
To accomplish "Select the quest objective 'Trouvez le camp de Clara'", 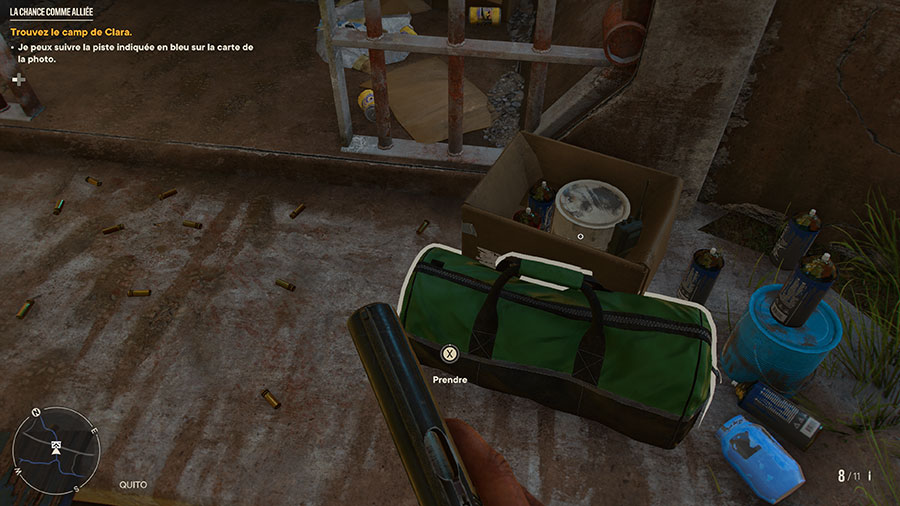I will pyautogui.click(x=71, y=32).
